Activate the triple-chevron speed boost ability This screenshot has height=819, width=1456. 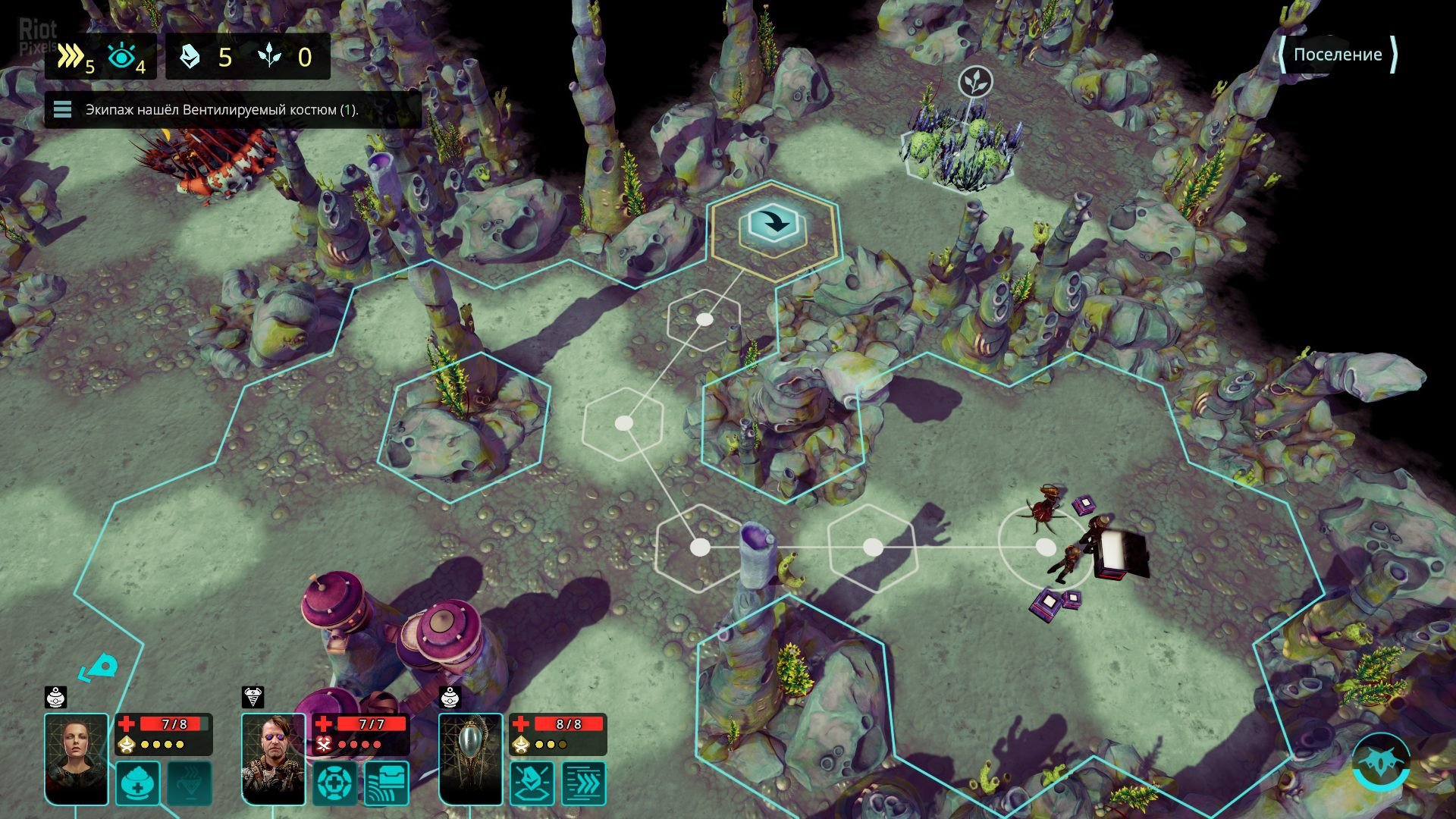coord(584,783)
